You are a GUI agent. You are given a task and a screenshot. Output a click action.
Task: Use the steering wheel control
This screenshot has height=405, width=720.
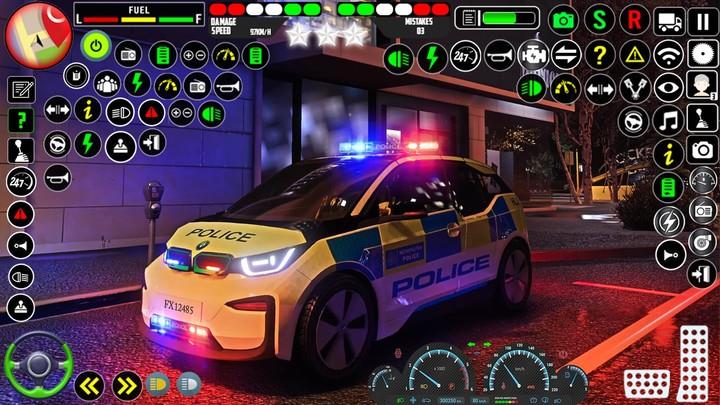tap(37, 364)
